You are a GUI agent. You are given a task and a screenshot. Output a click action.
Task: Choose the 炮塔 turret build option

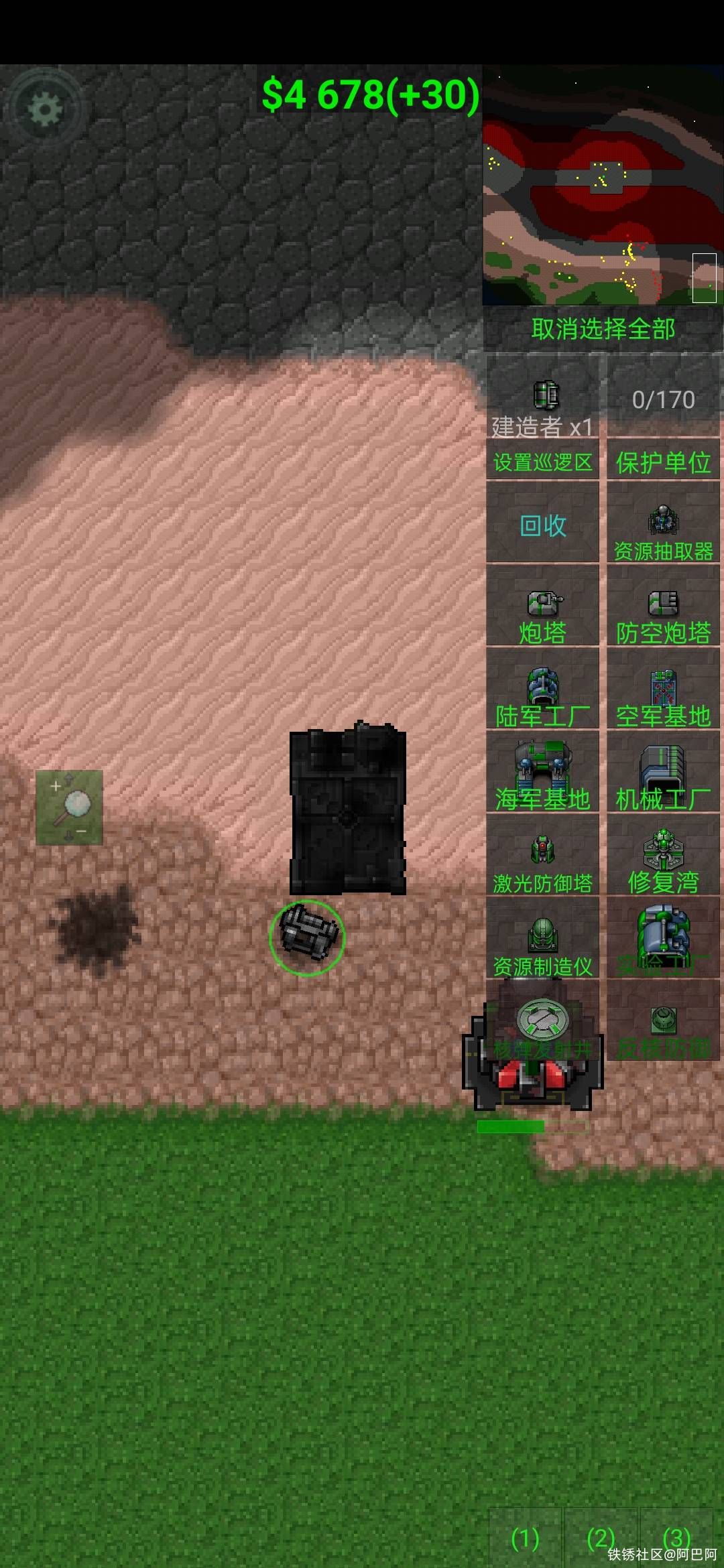coord(542,614)
